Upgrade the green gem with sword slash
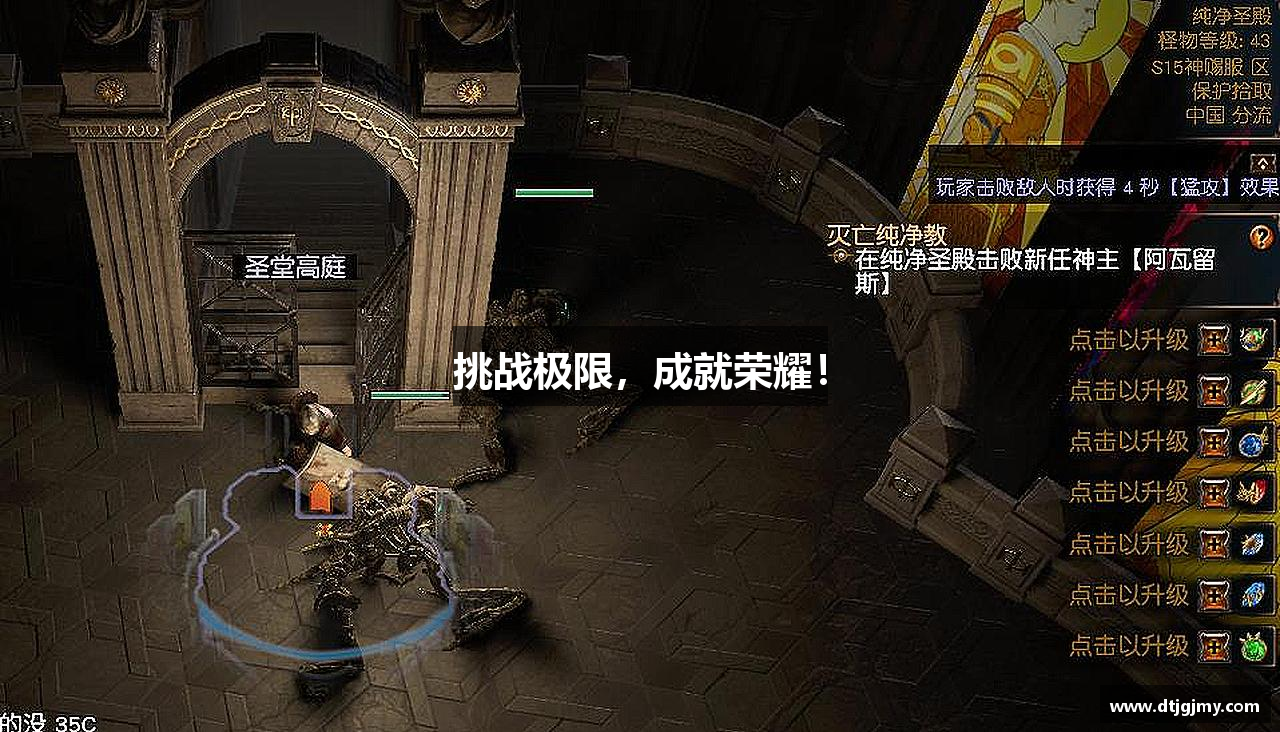Image resolution: width=1280 pixels, height=732 pixels. pos(1253,390)
